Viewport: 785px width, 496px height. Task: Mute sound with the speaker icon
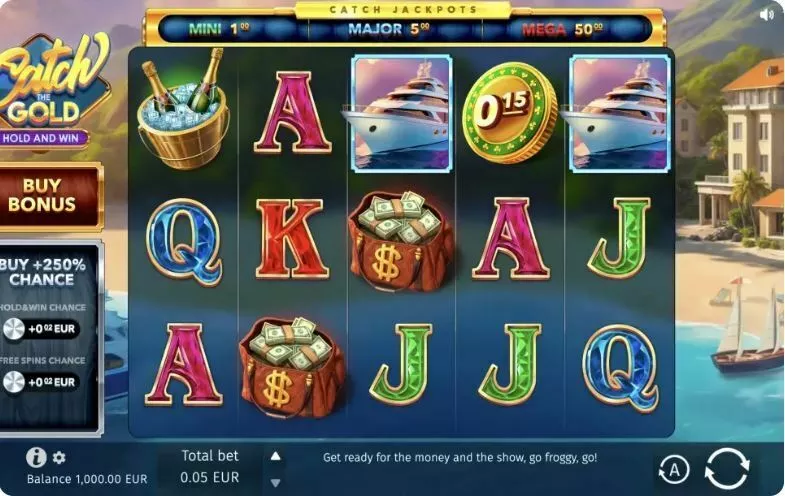point(767,15)
